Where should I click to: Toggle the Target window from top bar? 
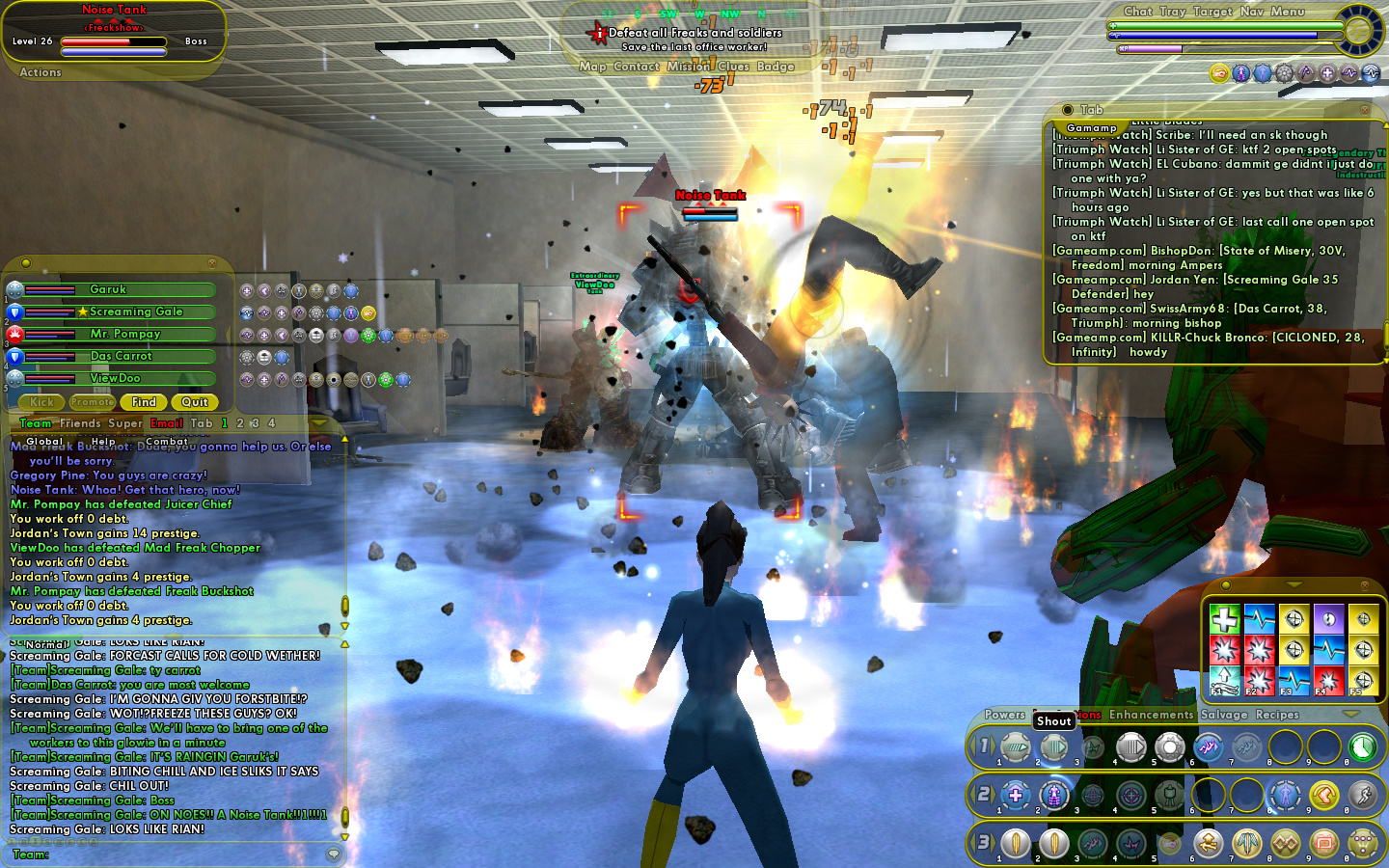[x=1212, y=12]
